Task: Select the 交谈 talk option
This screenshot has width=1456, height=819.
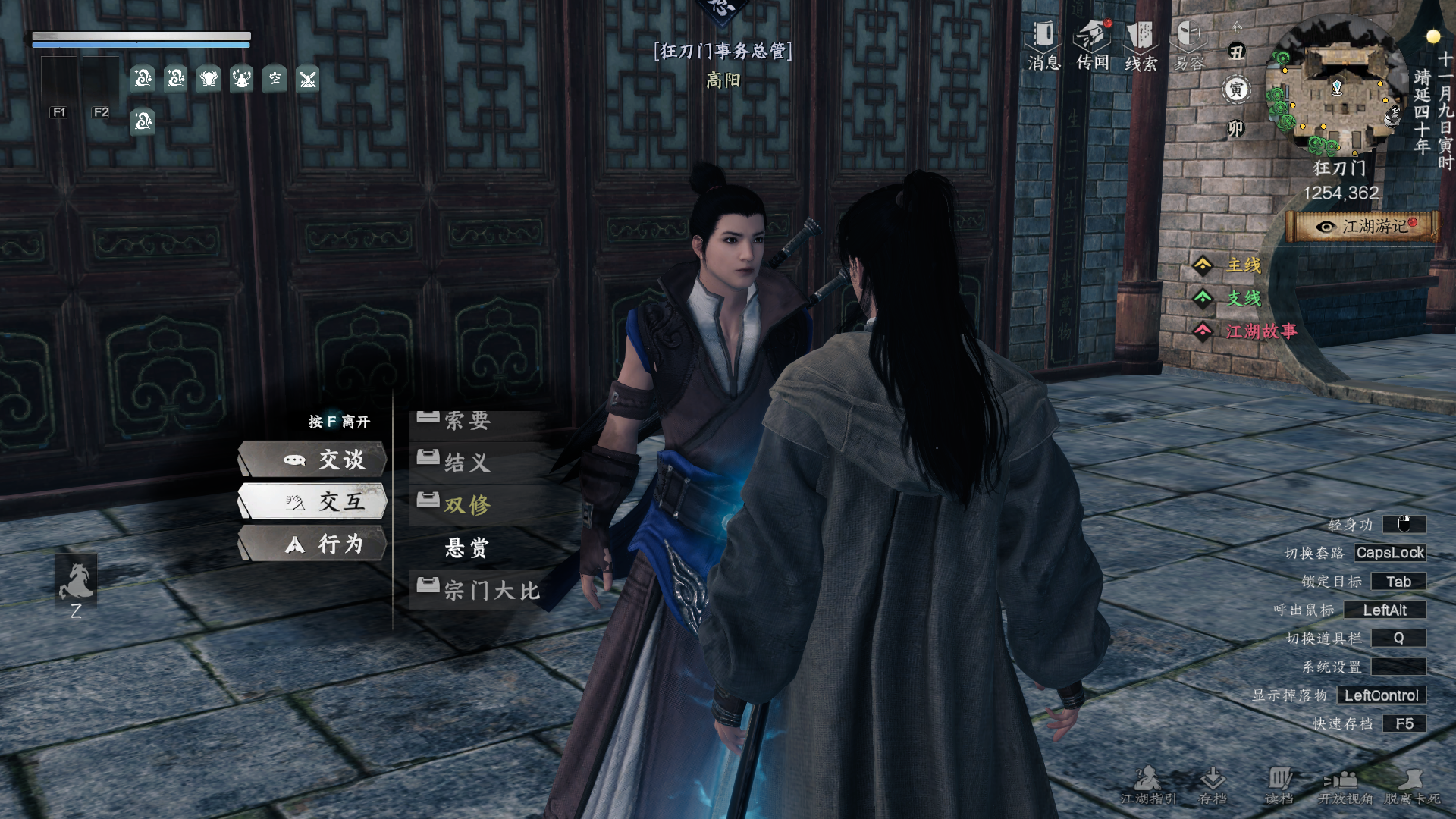Action: [x=313, y=460]
